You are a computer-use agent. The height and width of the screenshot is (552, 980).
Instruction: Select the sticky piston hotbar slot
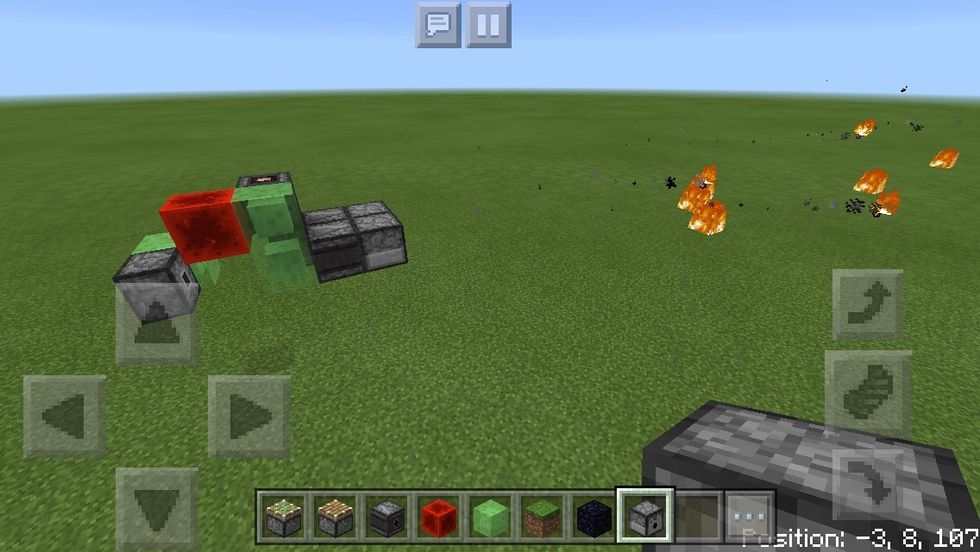pos(282,515)
